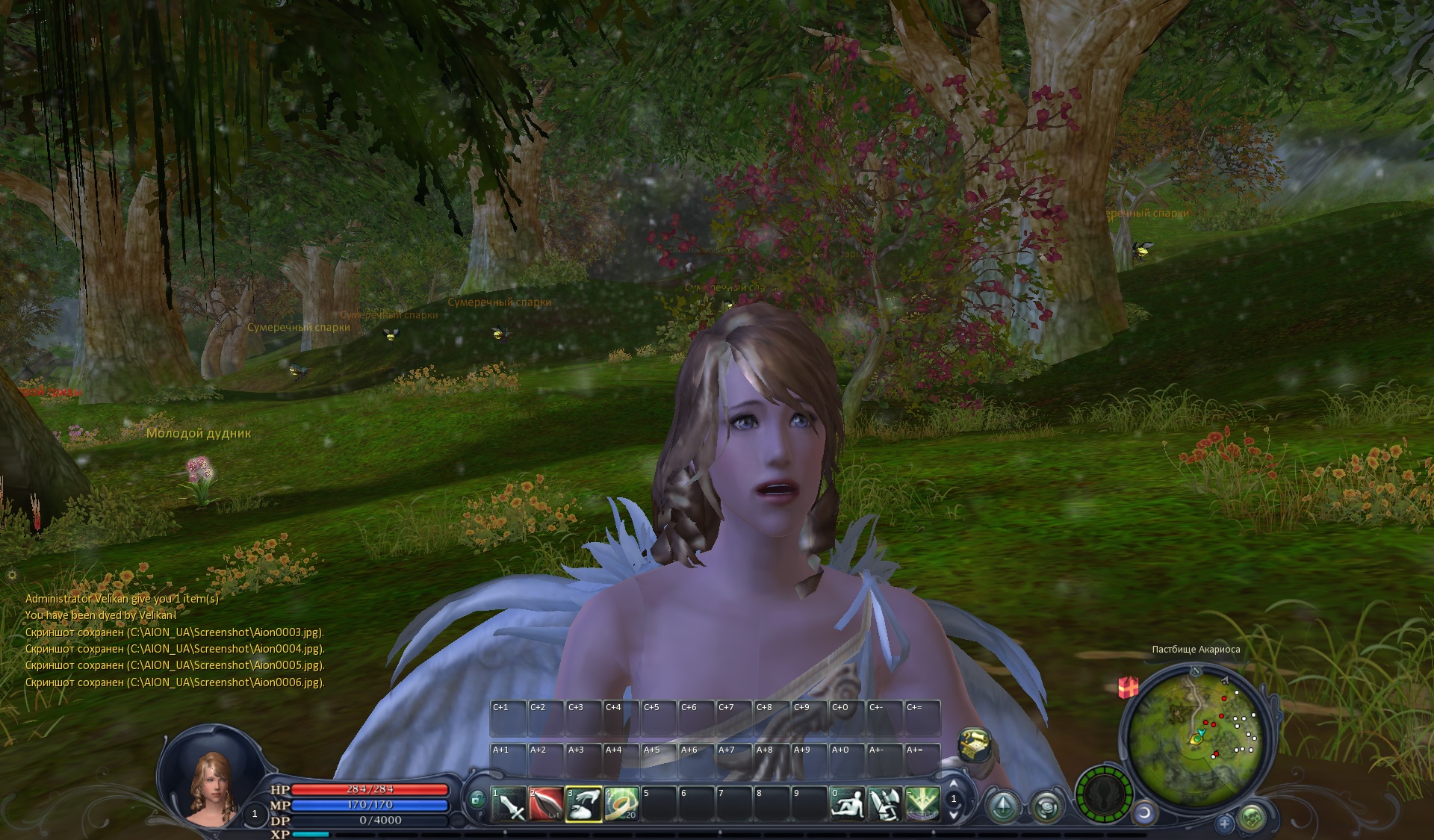The width and height of the screenshot is (1434, 840).
Task: Use the red feather skill in slot 2
Action: tap(546, 804)
